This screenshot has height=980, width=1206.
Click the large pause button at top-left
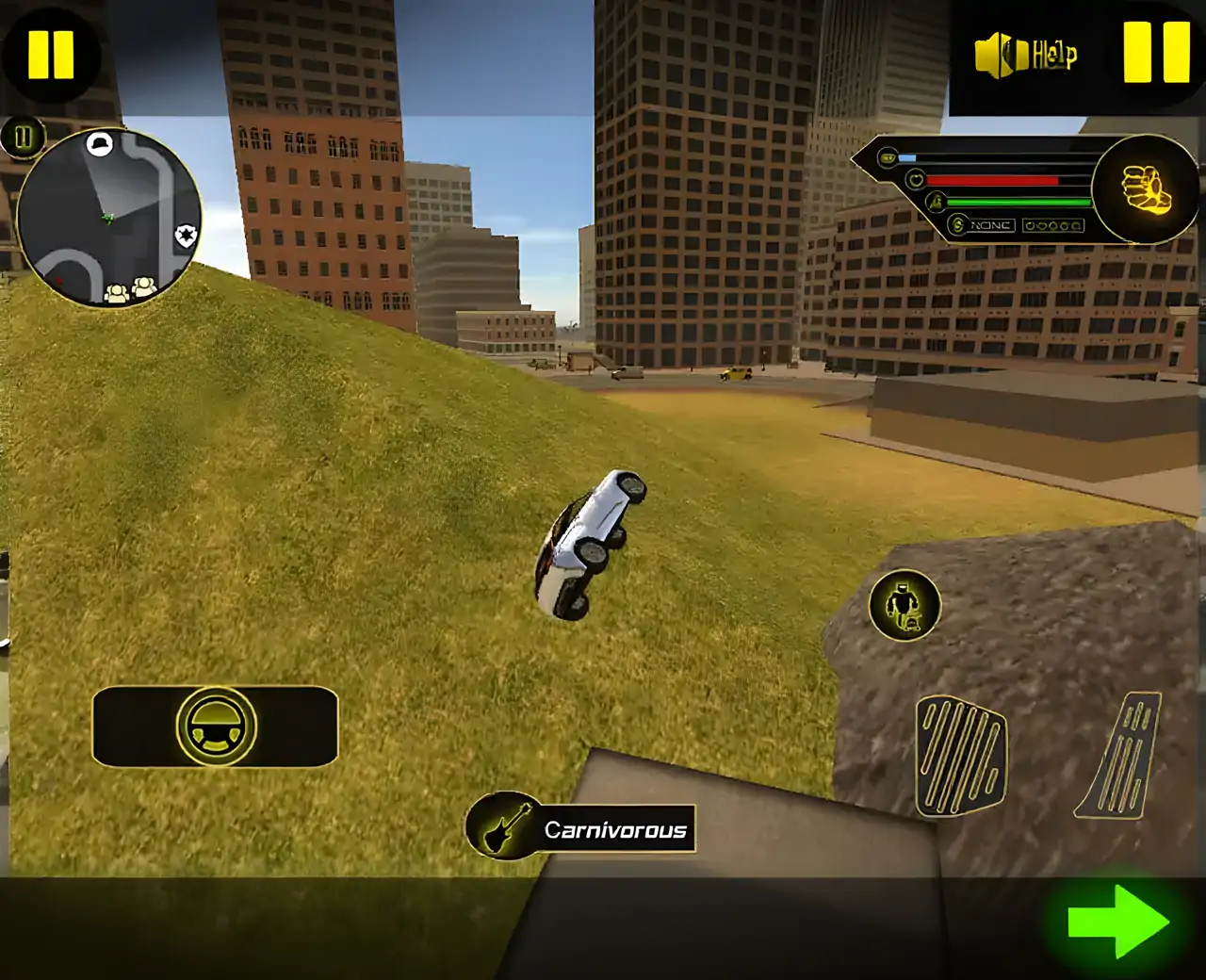coord(51,55)
